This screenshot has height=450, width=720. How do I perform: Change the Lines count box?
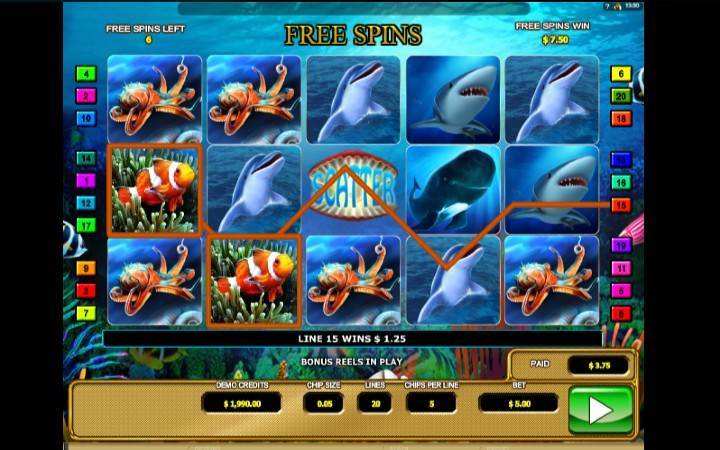click(374, 402)
